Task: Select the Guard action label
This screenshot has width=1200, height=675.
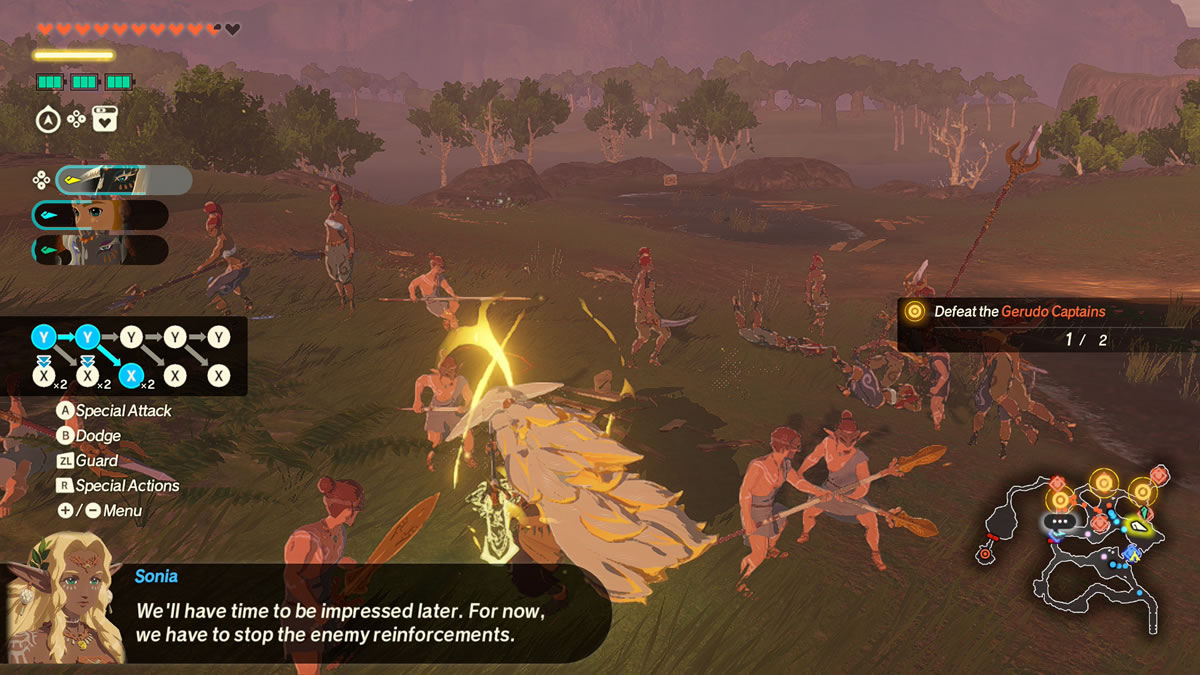Action: click(x=96, y=461)
